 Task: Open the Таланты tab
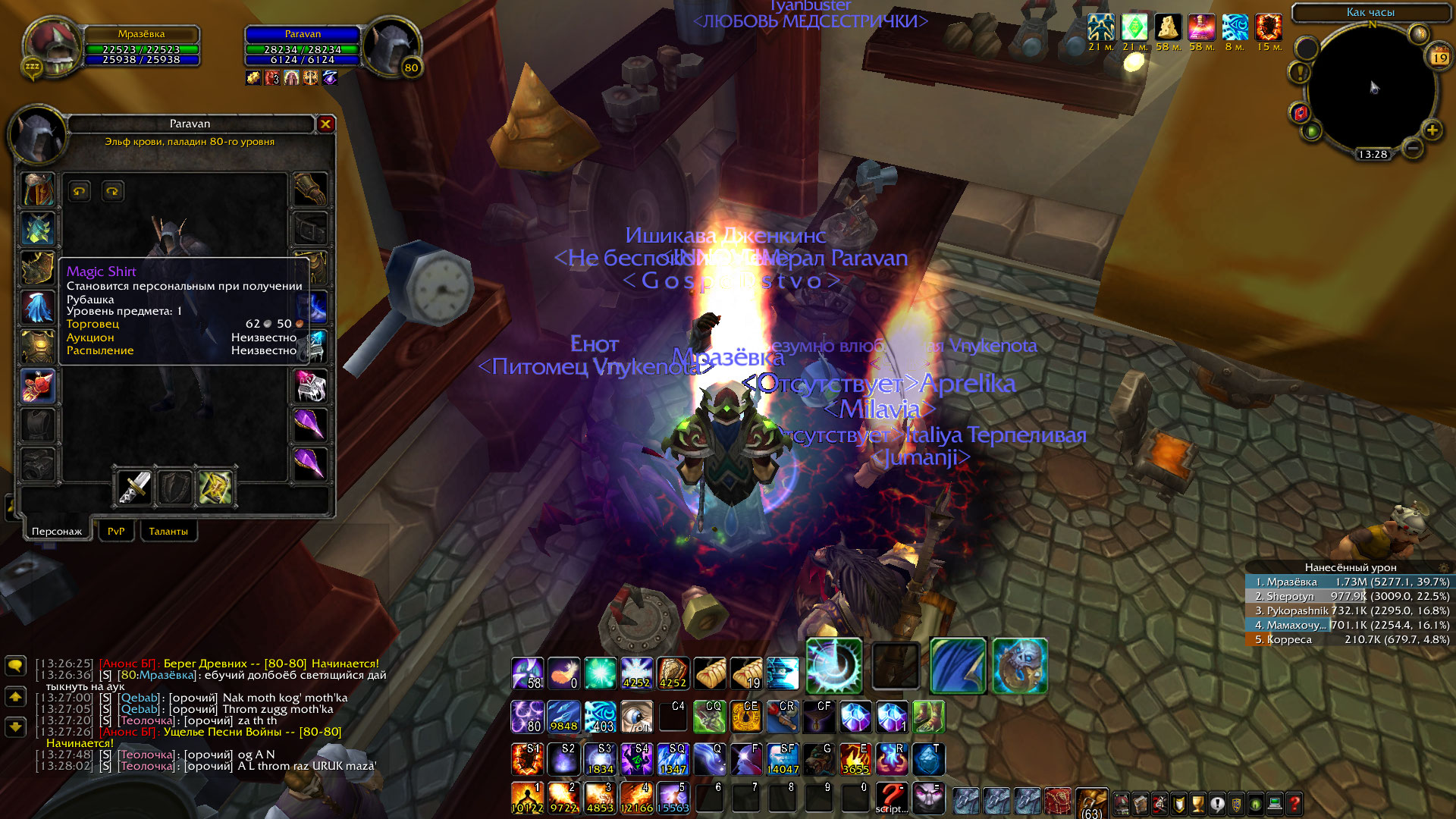pos(168,531)
